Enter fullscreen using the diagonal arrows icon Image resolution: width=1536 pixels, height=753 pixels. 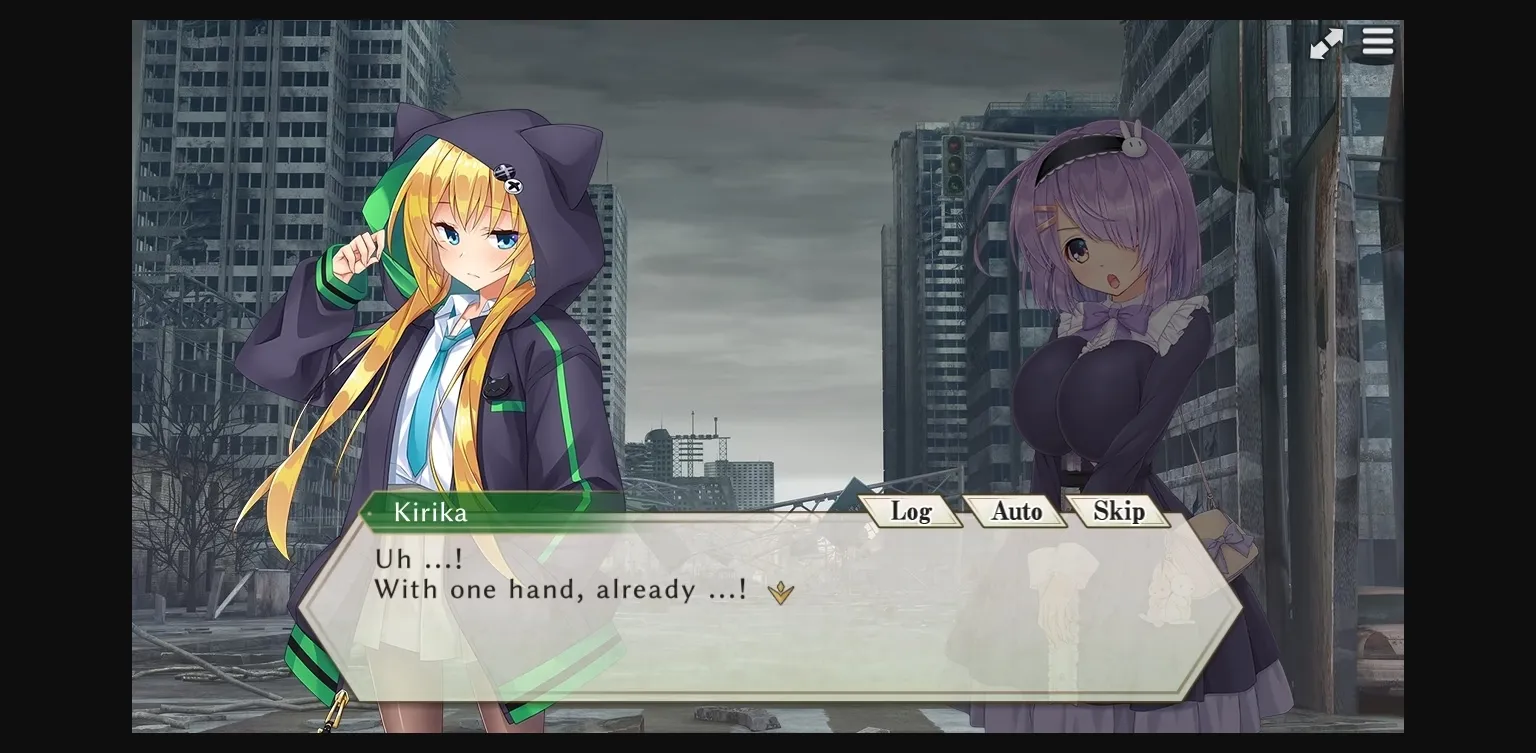1327,42
